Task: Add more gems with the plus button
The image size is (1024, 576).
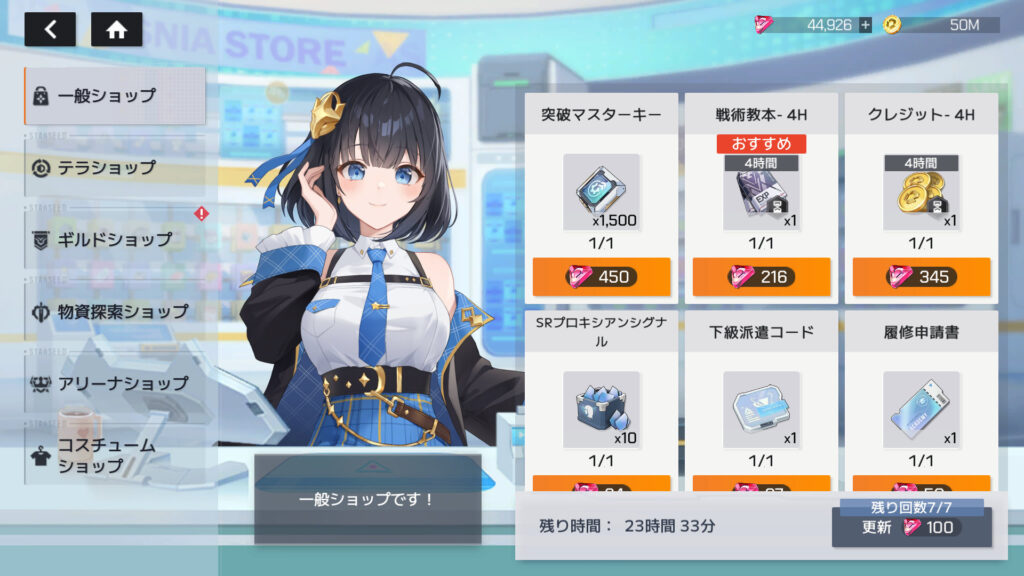Action: [x=865, y=25]
